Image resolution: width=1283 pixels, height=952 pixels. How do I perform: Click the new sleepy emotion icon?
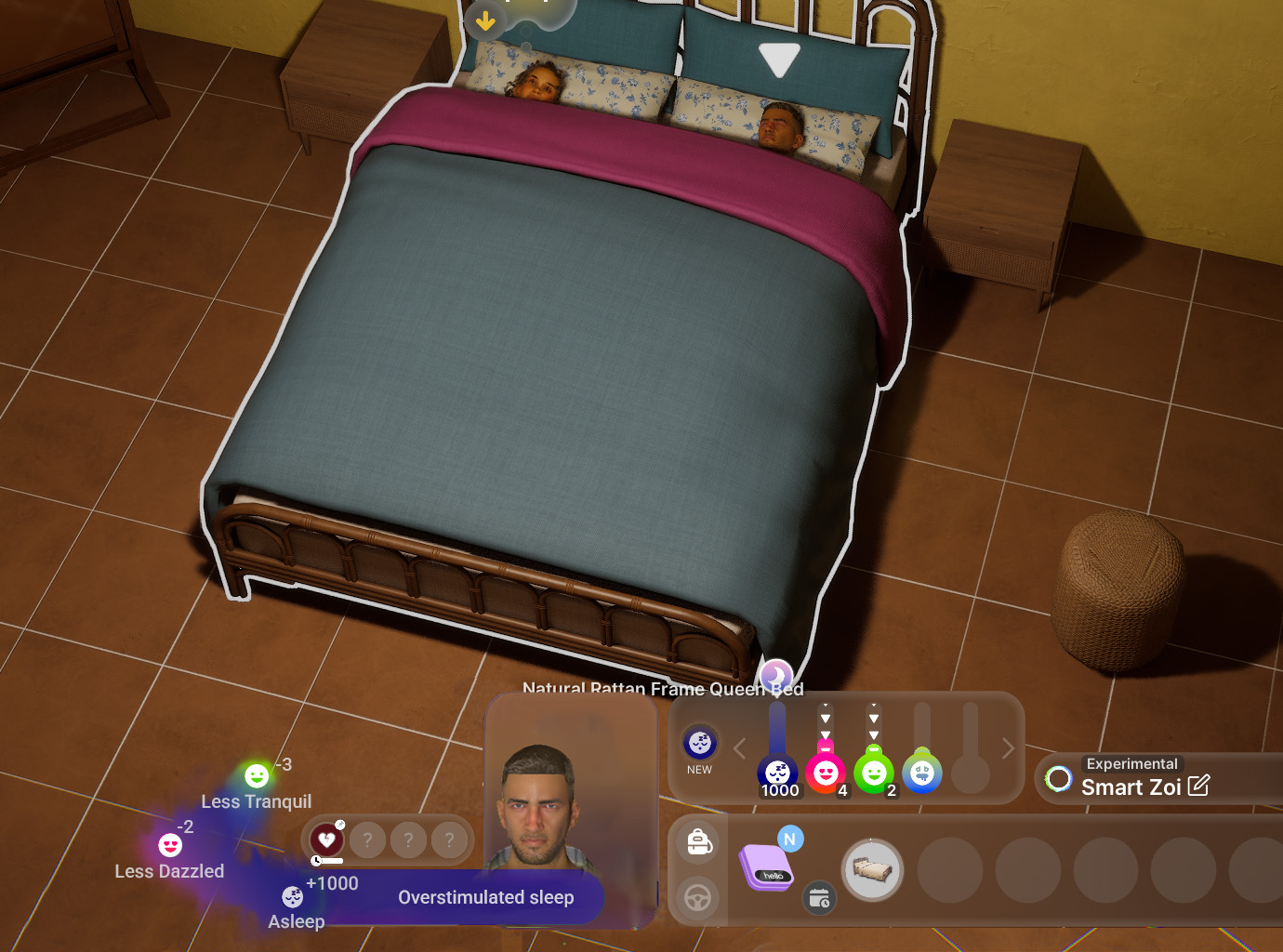click(700, 743)
